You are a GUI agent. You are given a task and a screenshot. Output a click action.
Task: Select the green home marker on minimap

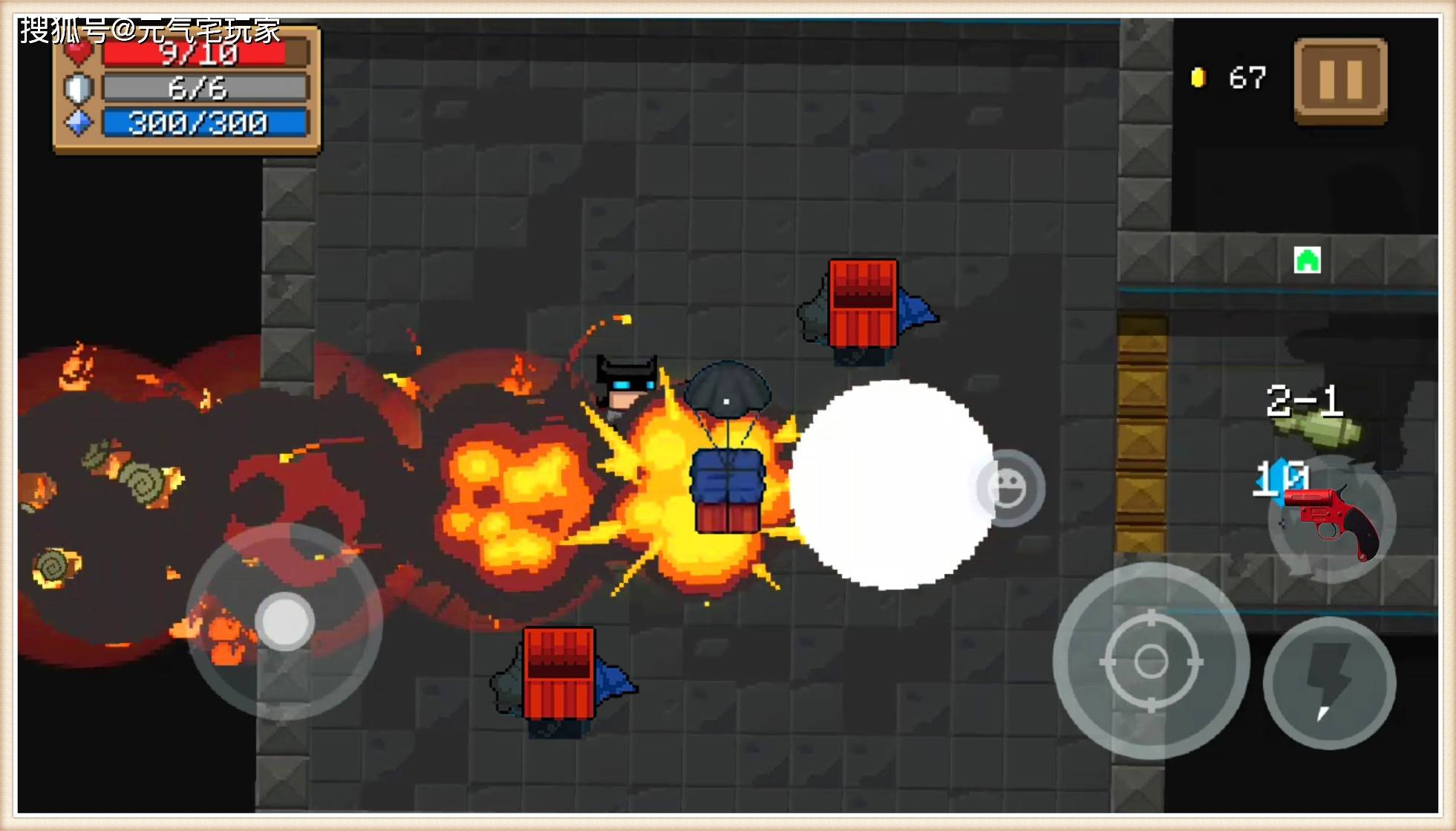(1307, 261)
